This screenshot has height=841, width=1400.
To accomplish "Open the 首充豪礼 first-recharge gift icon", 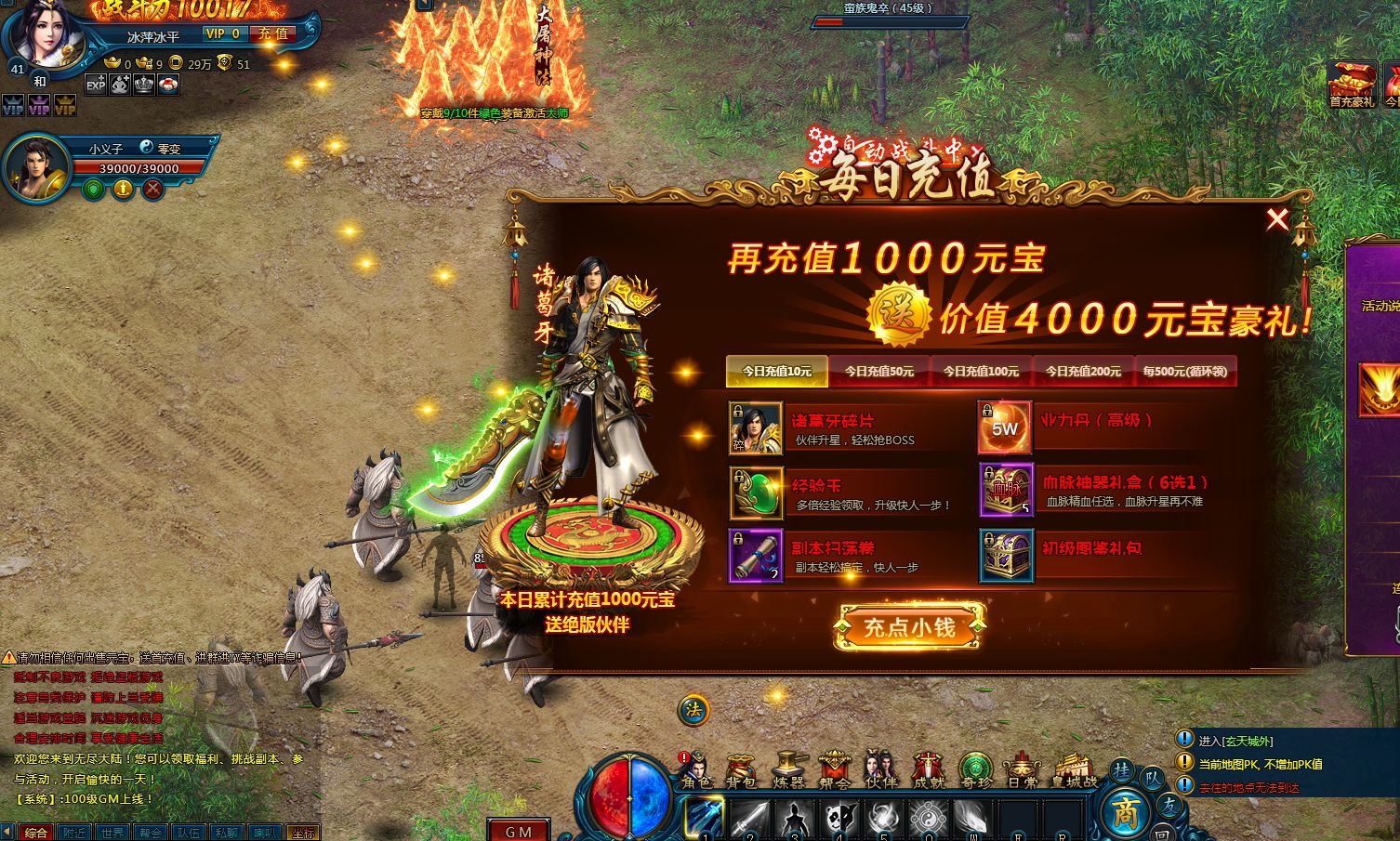I will pyautogui.click(x=1352, y=85).
